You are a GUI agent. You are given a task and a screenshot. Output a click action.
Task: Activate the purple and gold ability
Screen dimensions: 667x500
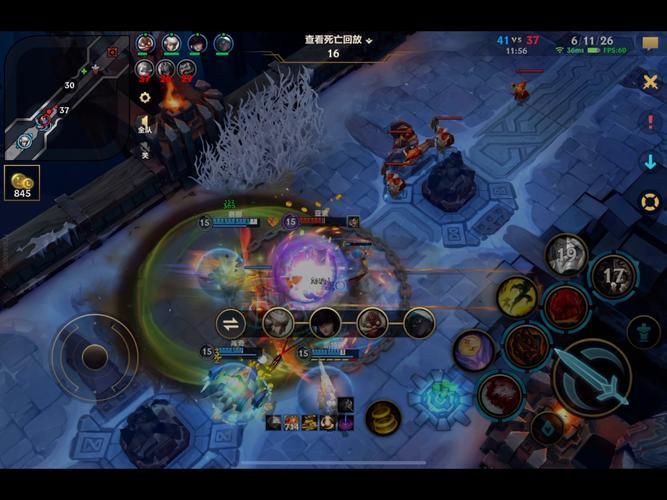(x=472, y=350)
